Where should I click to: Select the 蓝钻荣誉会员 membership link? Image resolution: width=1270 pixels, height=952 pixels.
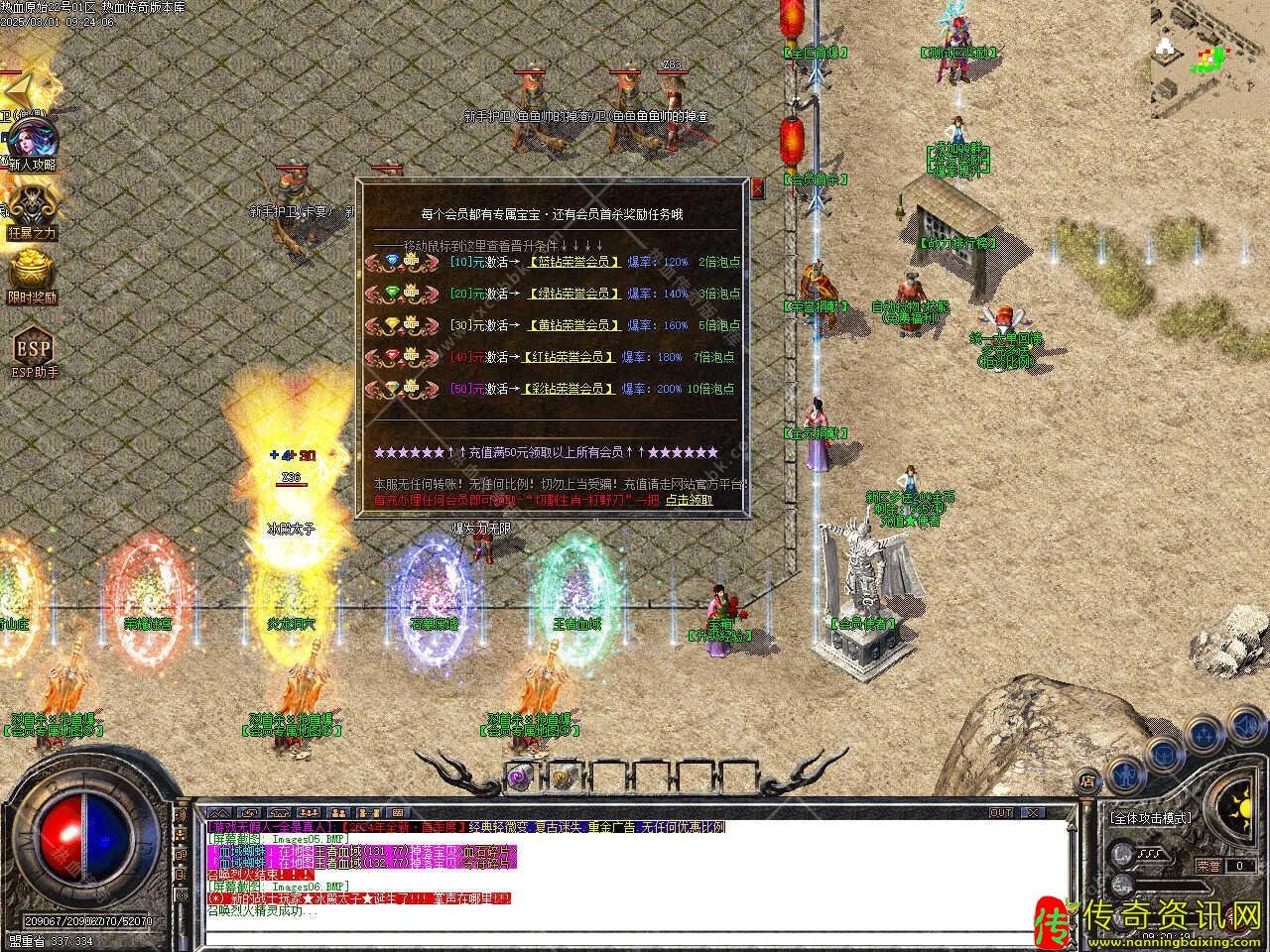coord(574,262)
